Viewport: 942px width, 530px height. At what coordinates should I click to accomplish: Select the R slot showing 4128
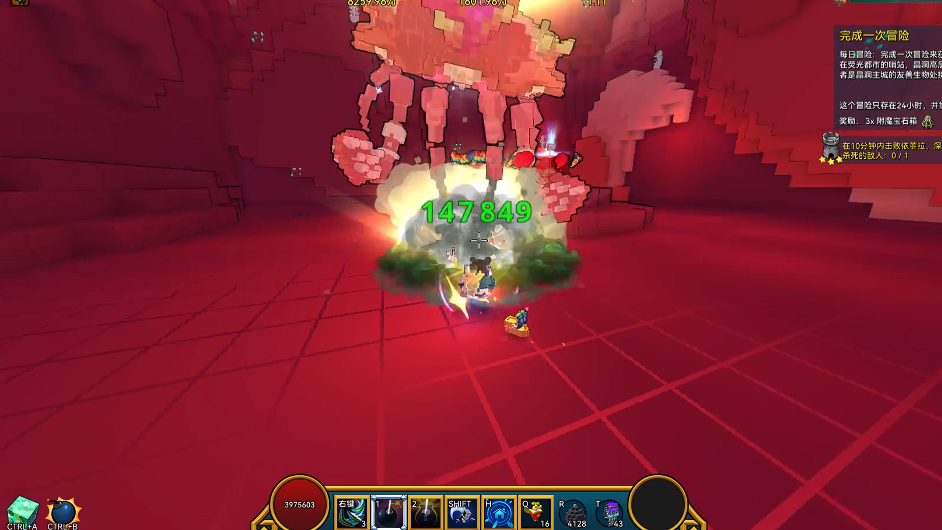click(574, 513)
